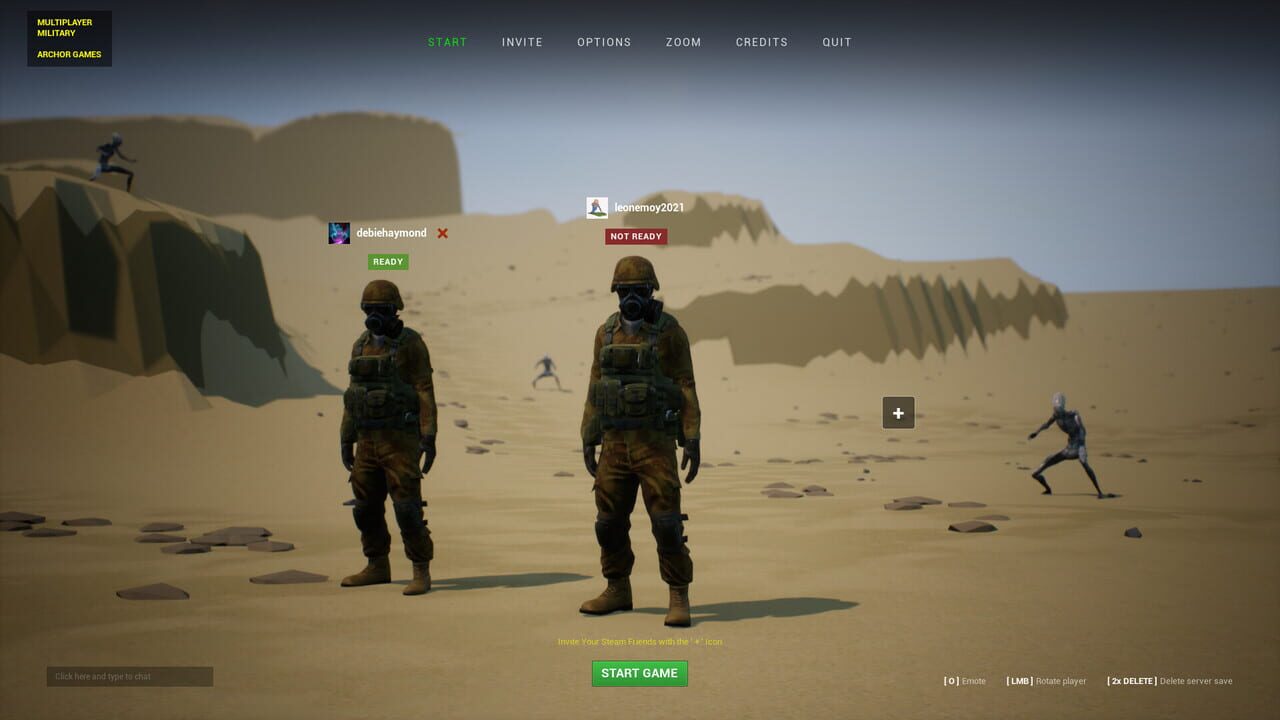Switch to the START tab
The height and width of the screenshot is (720, 1280).
pyautogui.click(x=447, y=42)
